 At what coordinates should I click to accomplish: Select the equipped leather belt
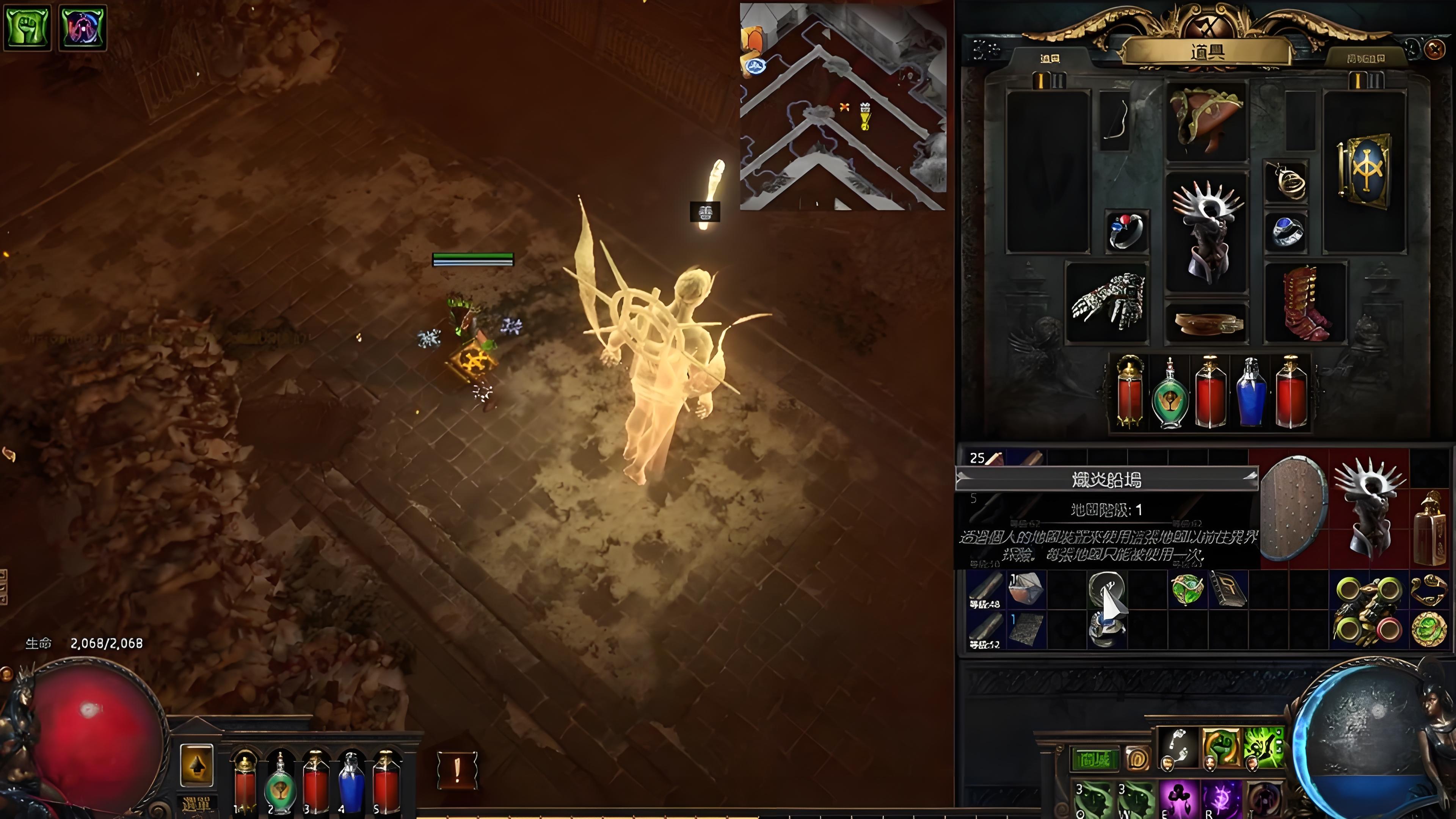tap(1206, 324)
